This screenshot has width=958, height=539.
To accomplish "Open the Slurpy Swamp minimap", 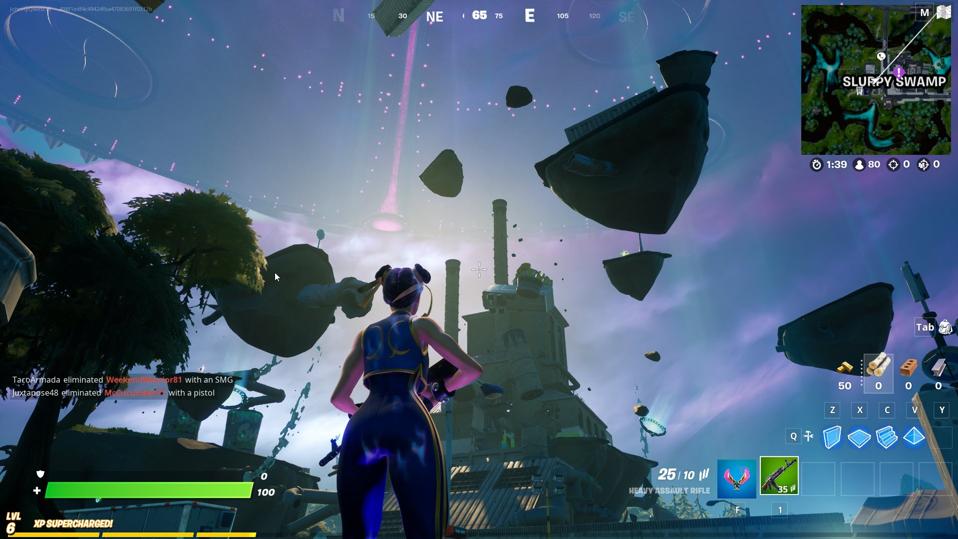I will tap(875, 80).
